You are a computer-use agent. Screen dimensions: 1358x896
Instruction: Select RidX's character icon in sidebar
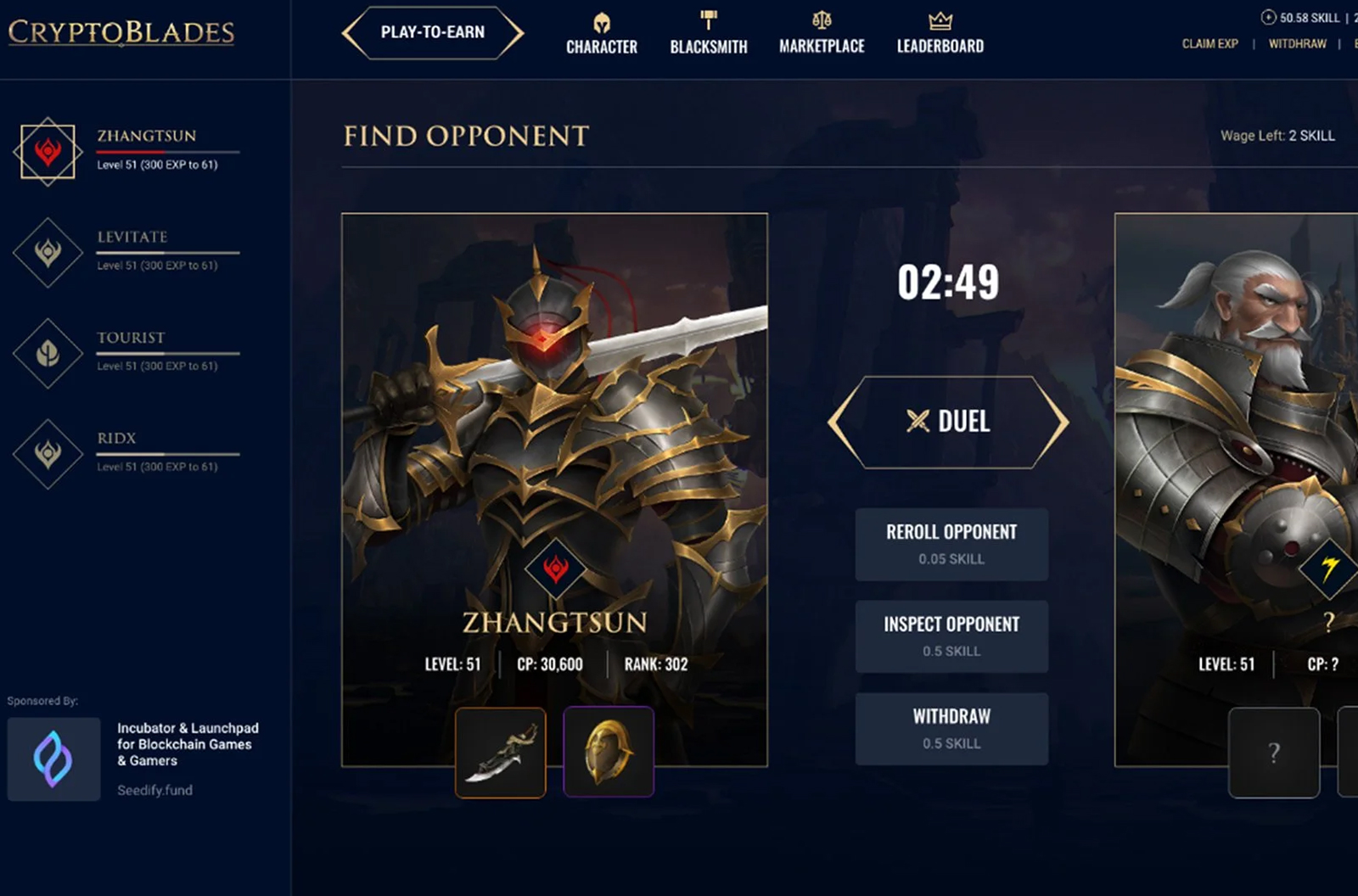[48, 452]
